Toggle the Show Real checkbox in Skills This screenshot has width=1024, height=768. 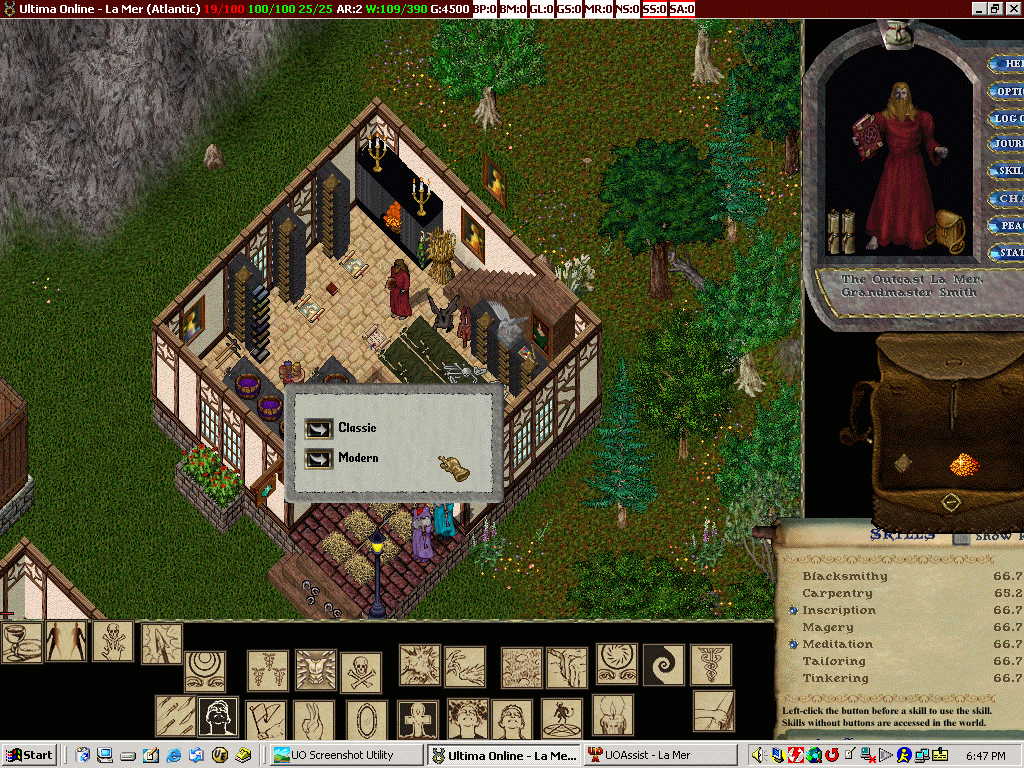(960, 537)
